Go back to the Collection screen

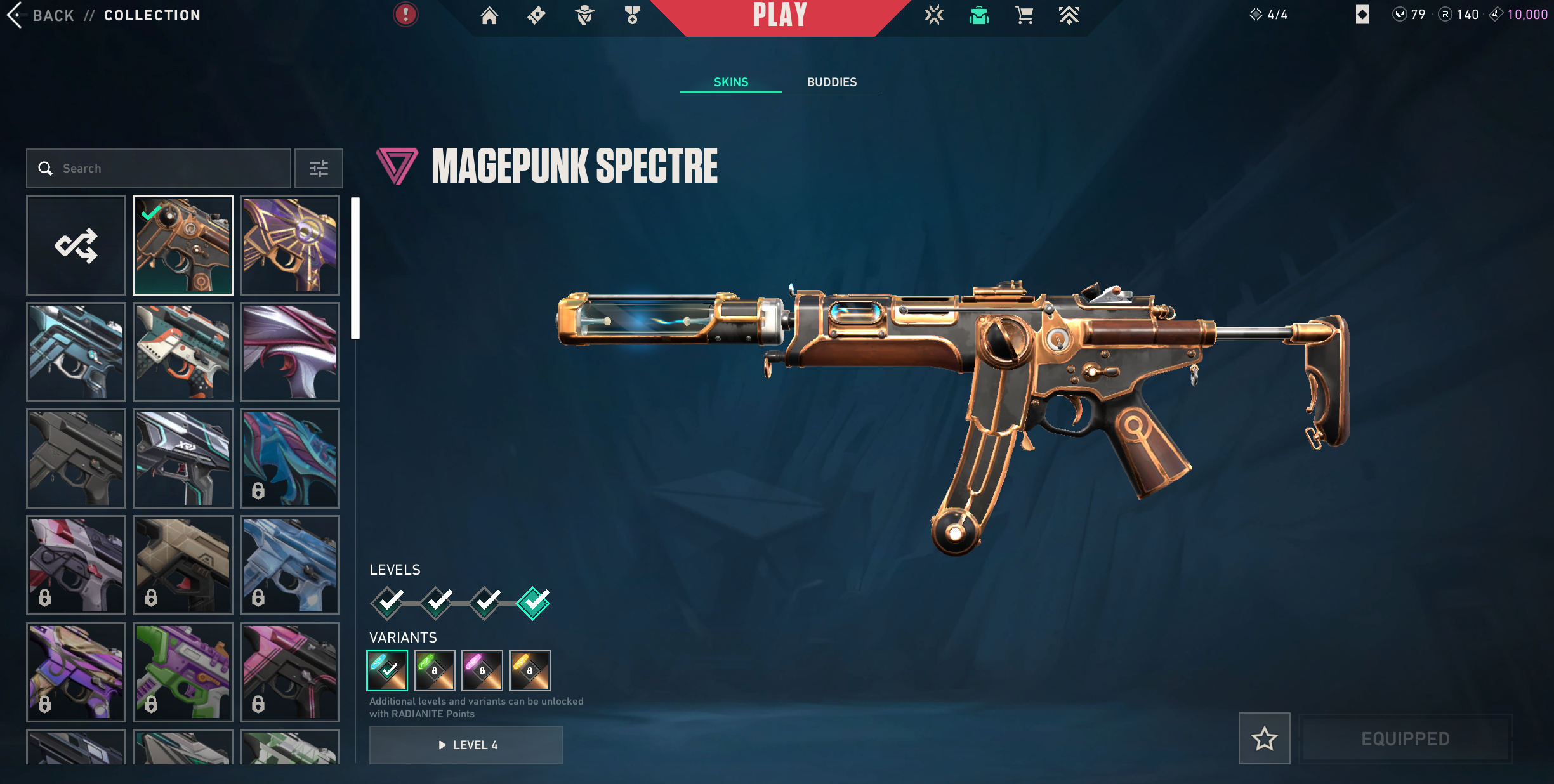[x=41, y=15]
